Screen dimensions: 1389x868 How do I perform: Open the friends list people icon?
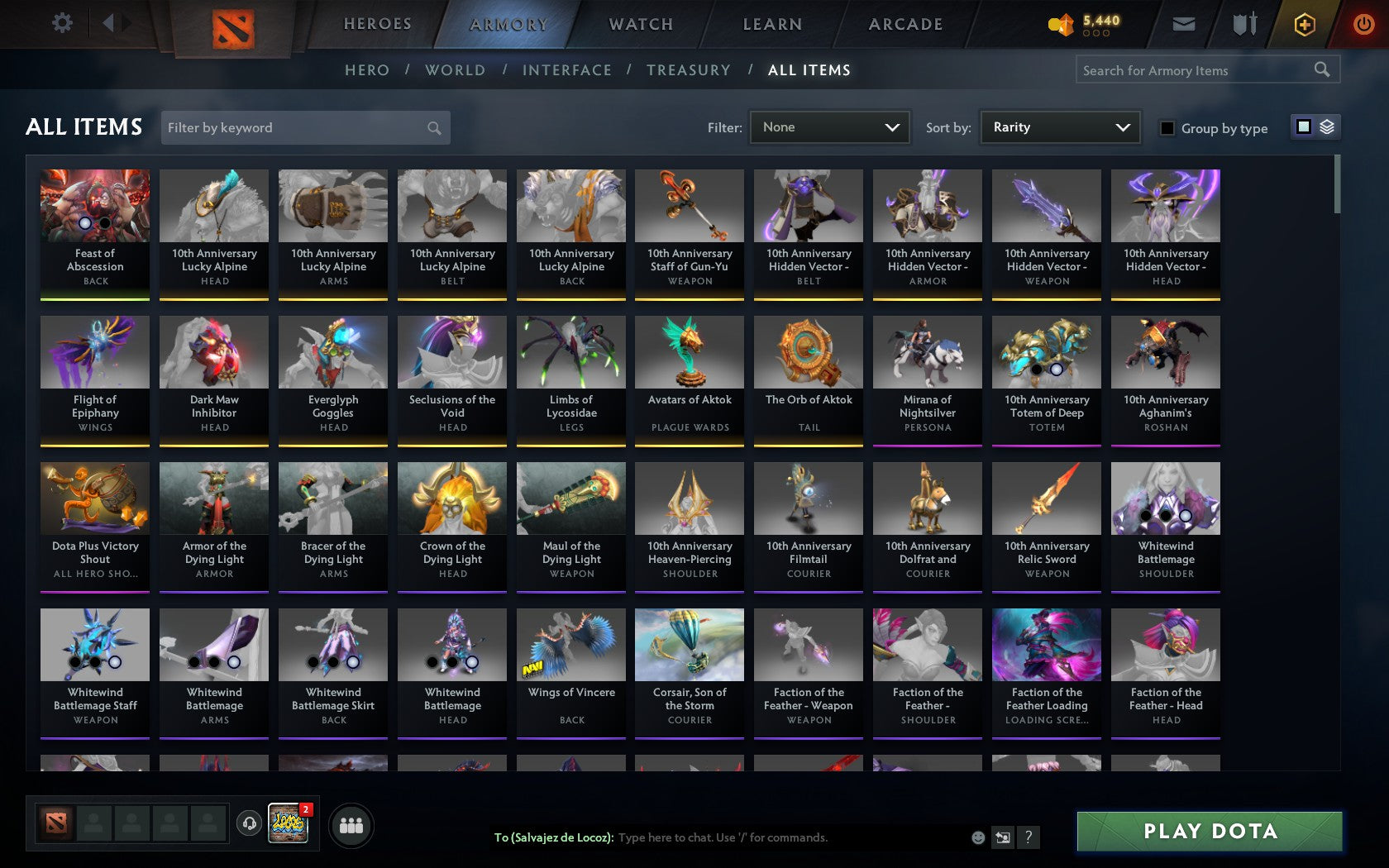tap(351, 826)
